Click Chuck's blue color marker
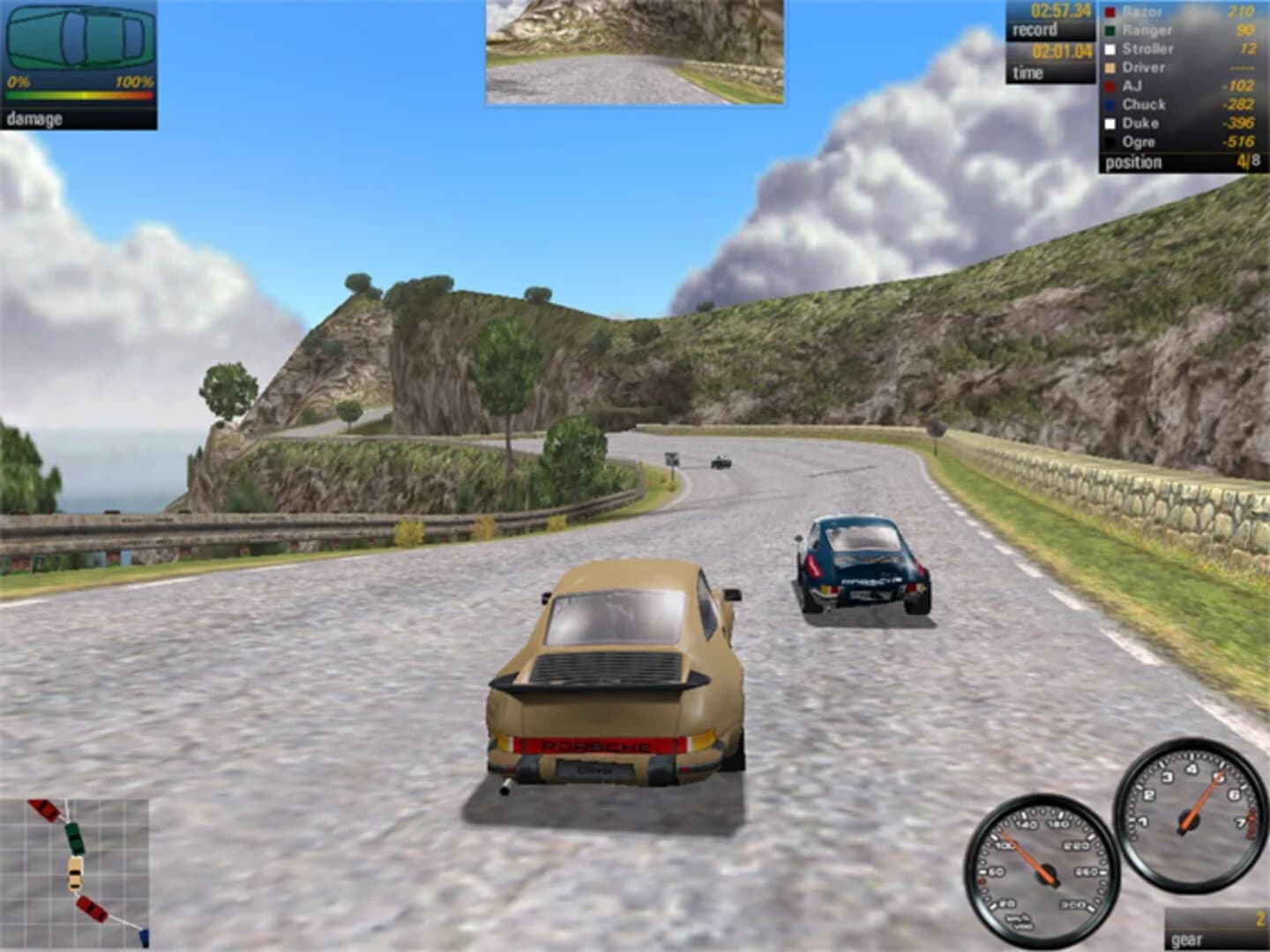 (1108, 104)
